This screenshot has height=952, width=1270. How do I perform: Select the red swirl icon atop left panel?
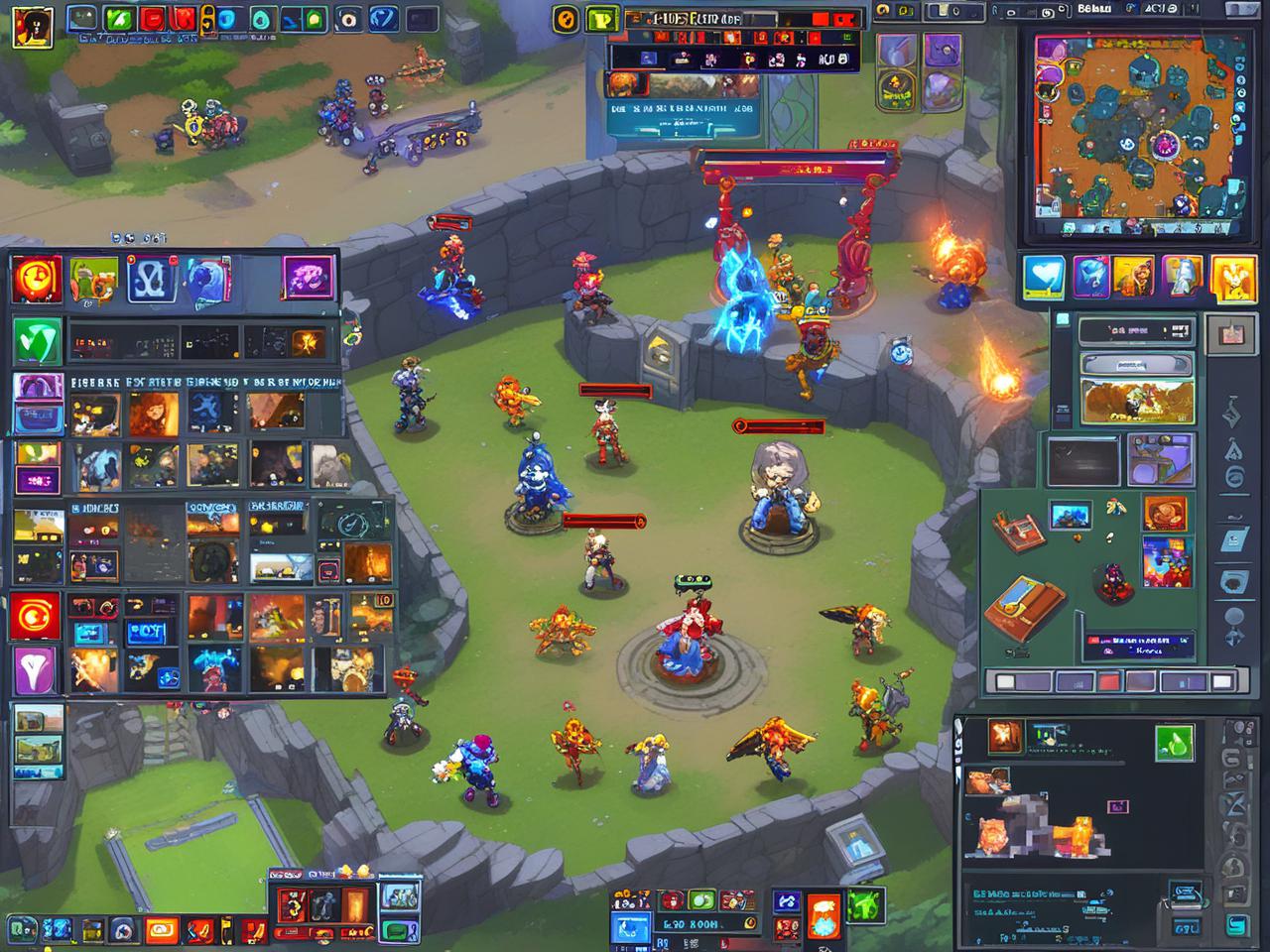pos(37,280)
